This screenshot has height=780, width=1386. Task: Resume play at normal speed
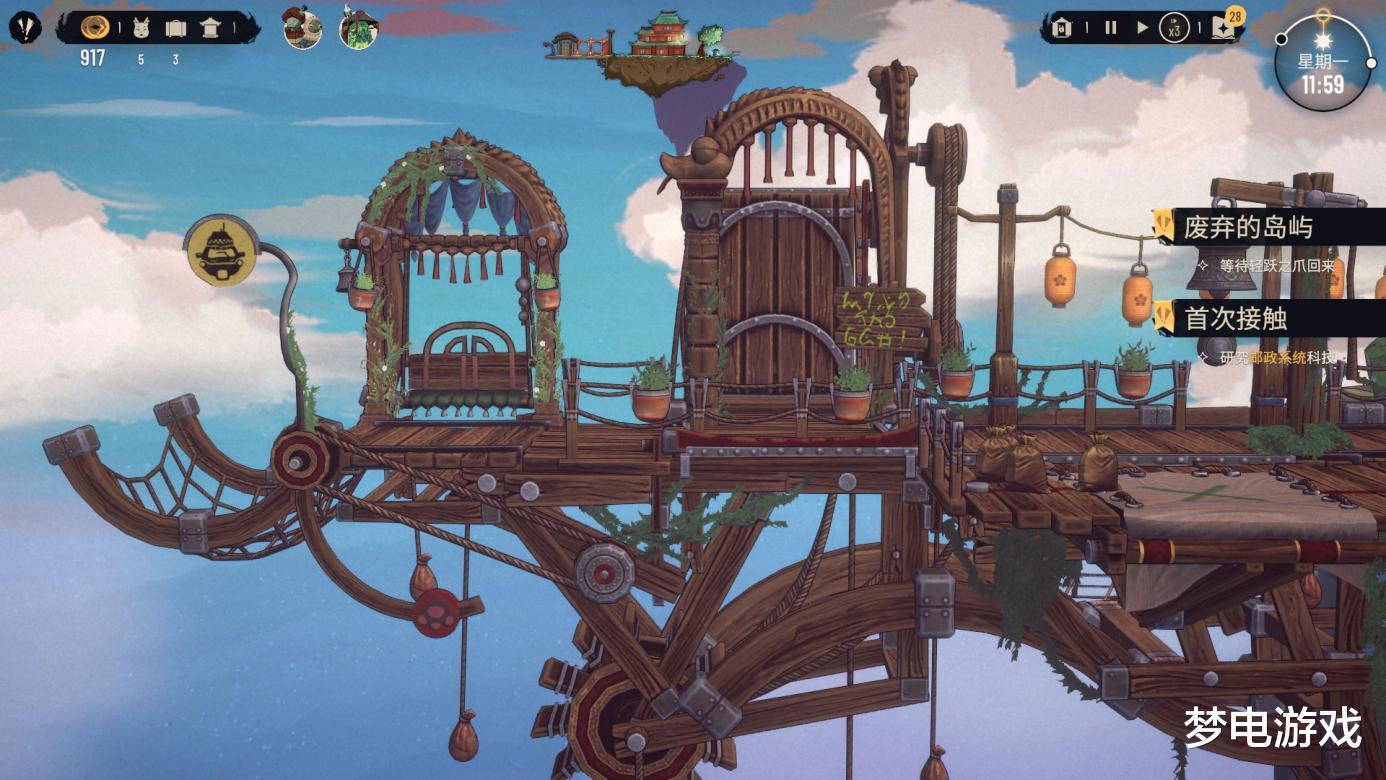click(x=1142, y=28)
